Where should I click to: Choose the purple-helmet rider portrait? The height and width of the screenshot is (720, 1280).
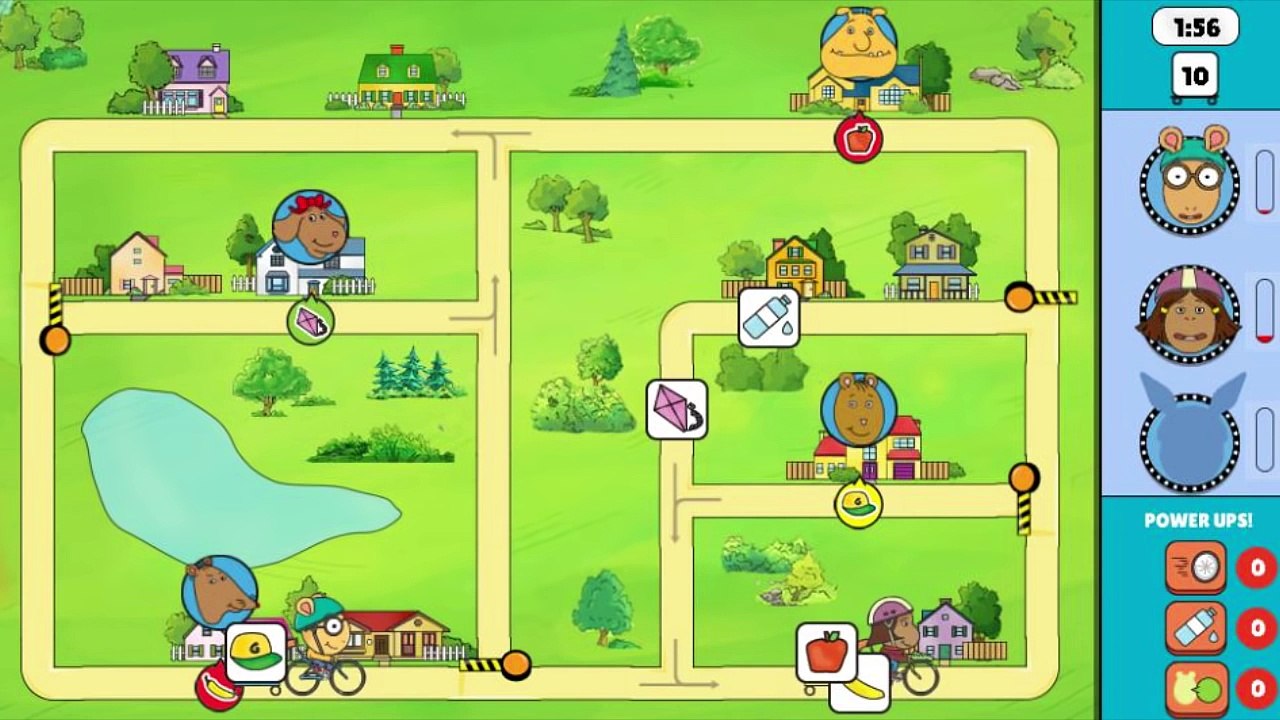1190,313
